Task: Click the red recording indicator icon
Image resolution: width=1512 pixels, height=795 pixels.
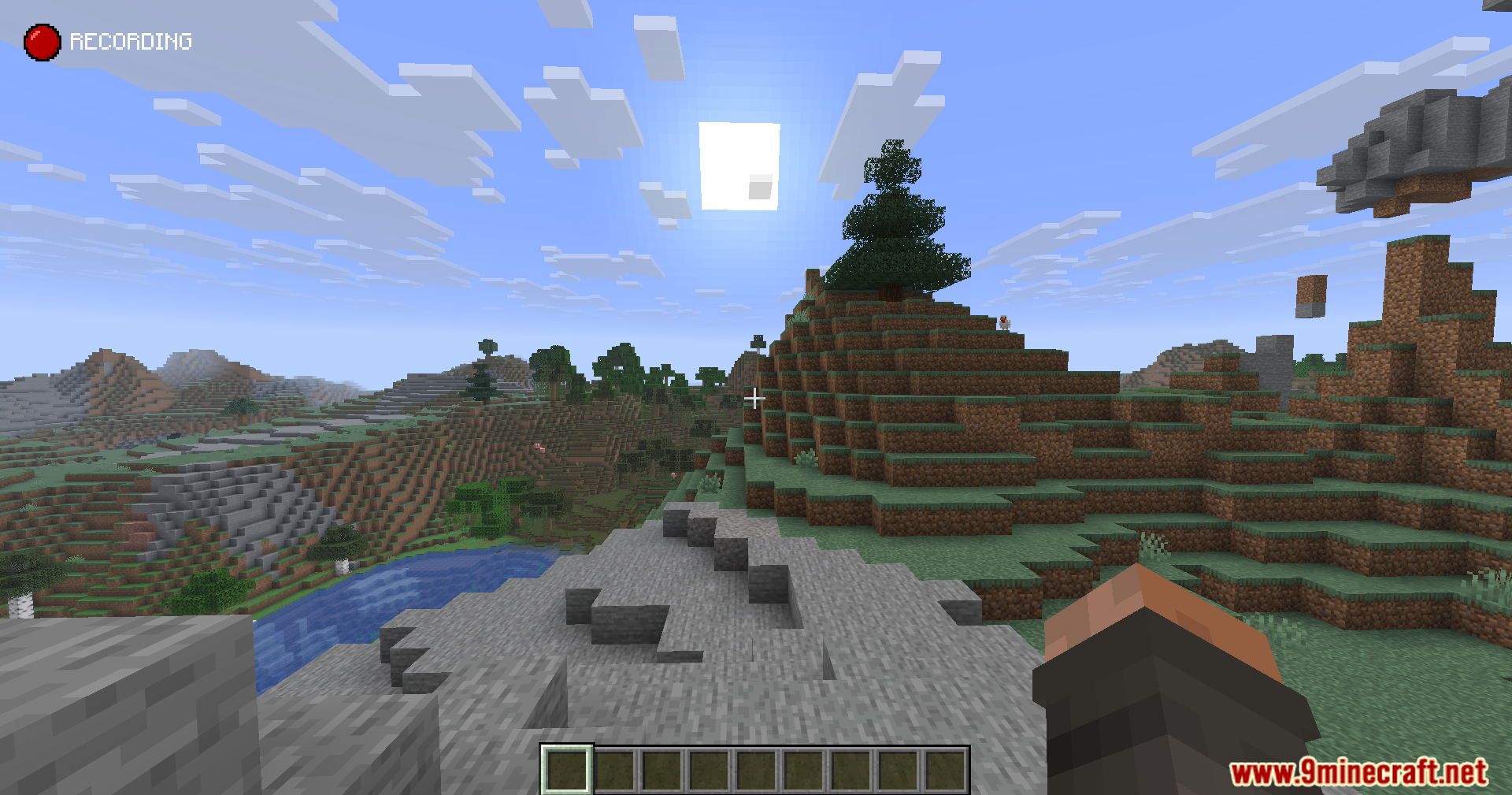Action: coord(42,43)
